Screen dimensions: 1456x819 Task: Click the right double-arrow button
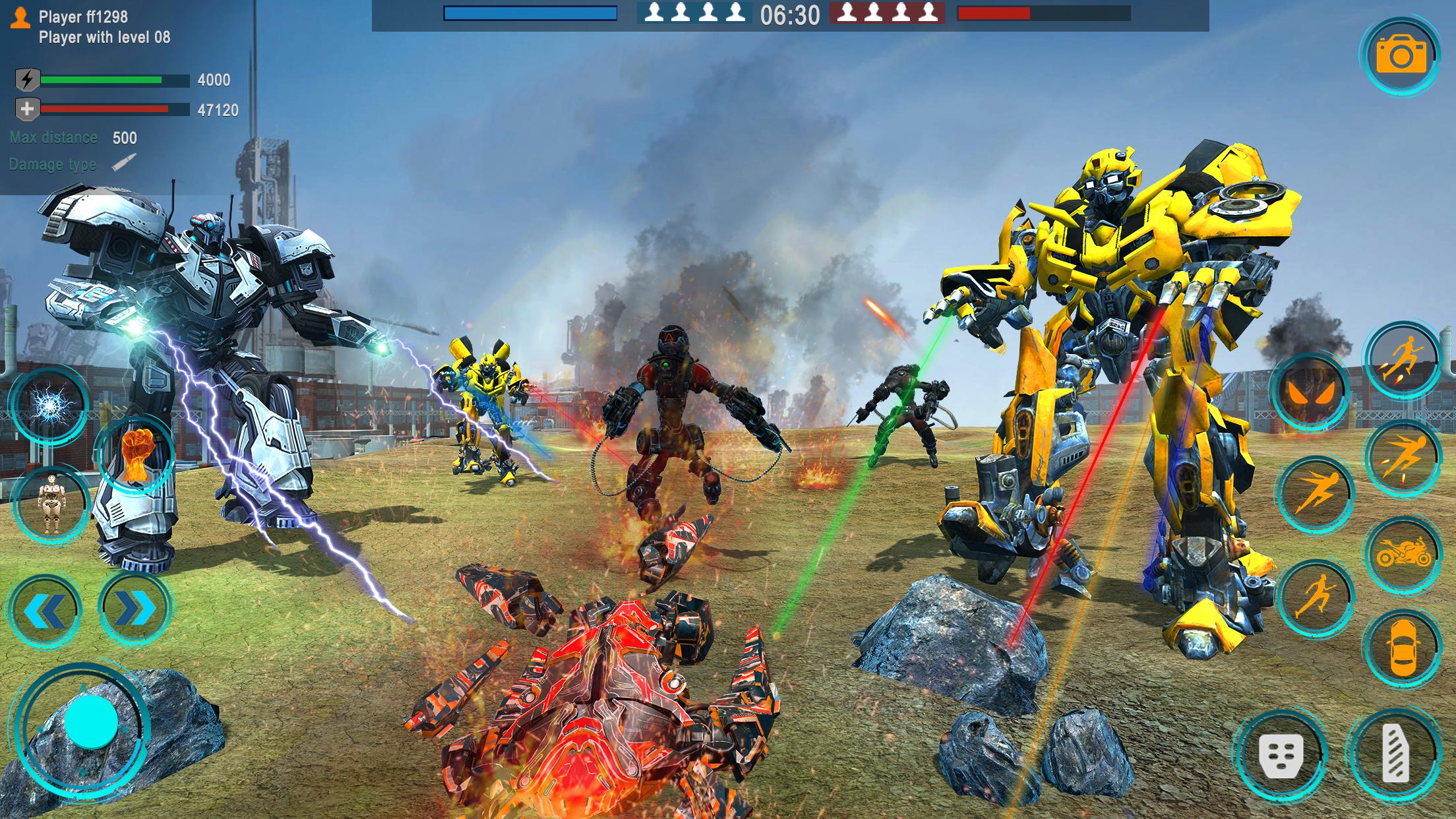(x=135, y=609)
